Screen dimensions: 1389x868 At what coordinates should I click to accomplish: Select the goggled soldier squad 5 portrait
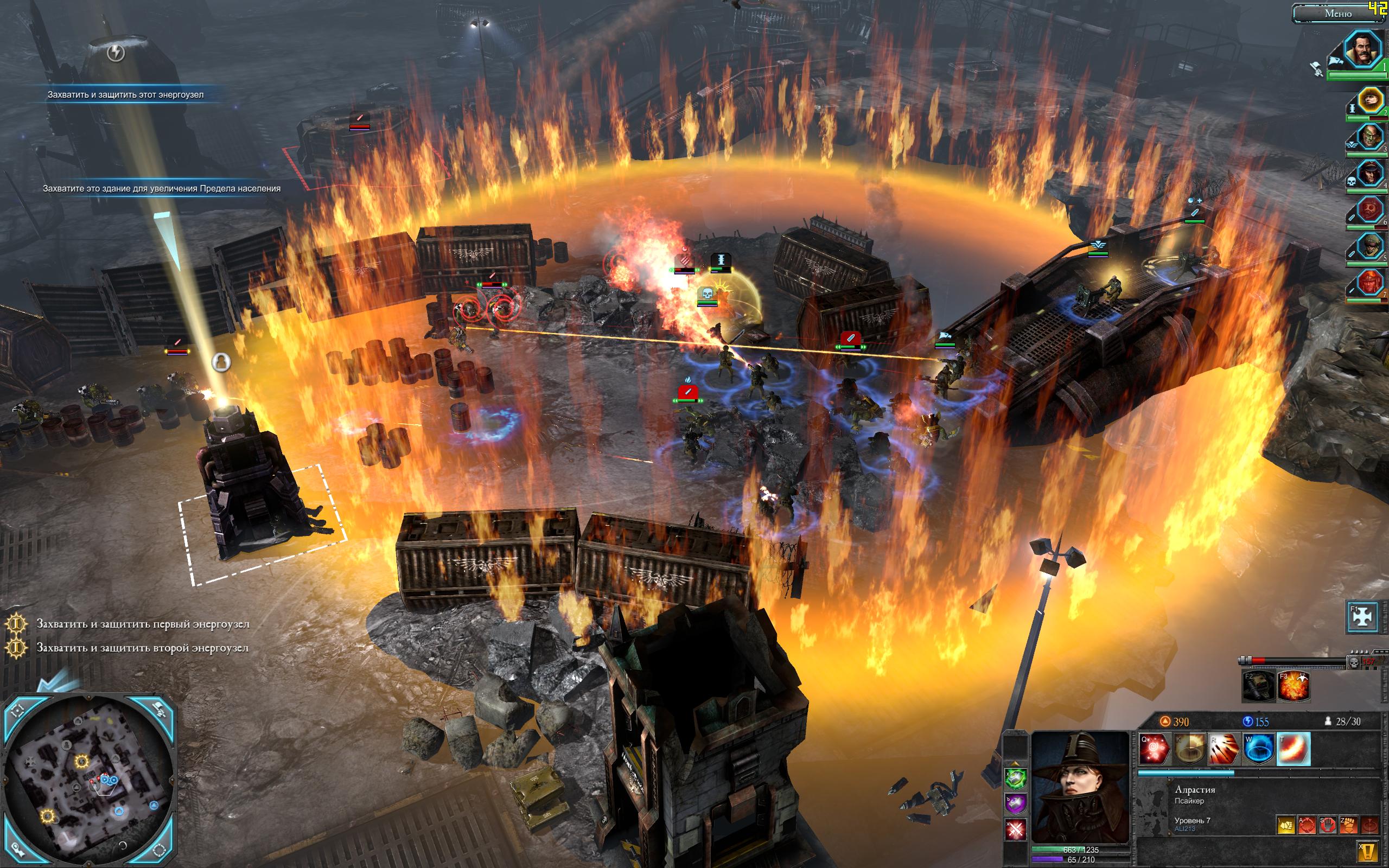1369,246
